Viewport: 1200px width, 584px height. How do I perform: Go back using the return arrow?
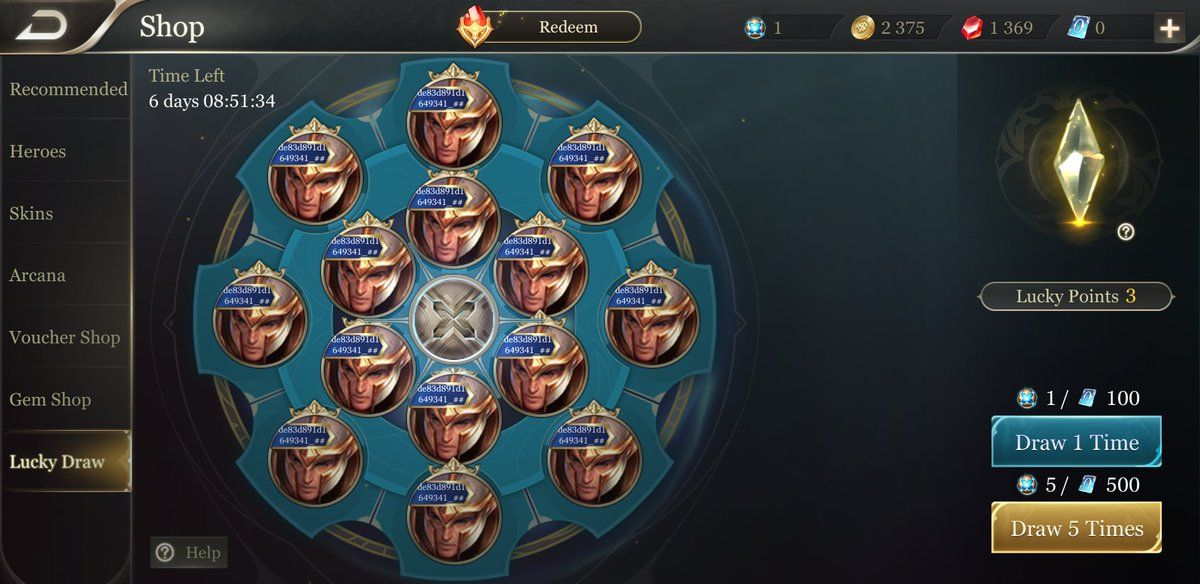[x=42, y=27]
